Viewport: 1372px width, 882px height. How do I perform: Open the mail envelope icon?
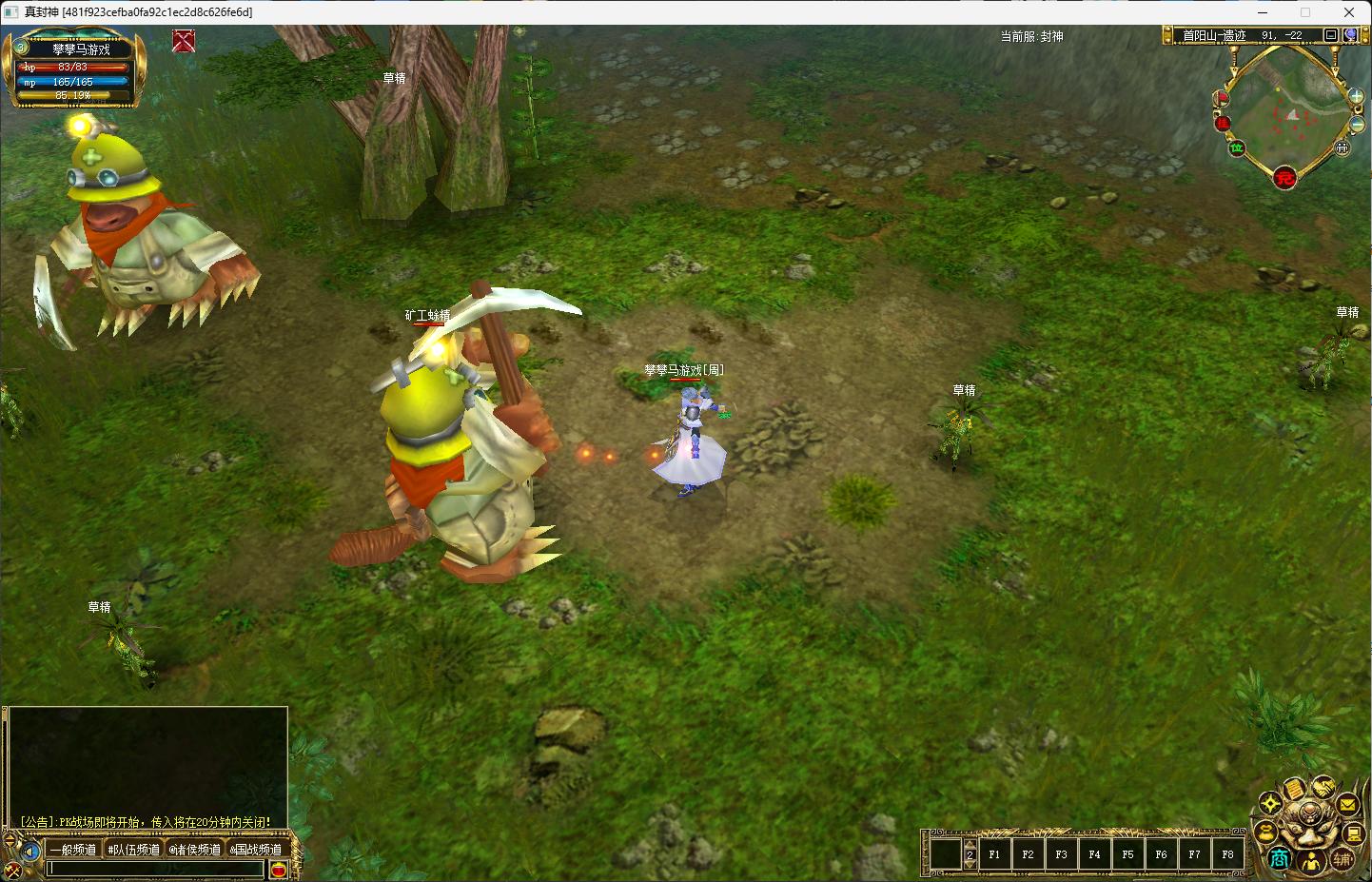point(1347,805)
